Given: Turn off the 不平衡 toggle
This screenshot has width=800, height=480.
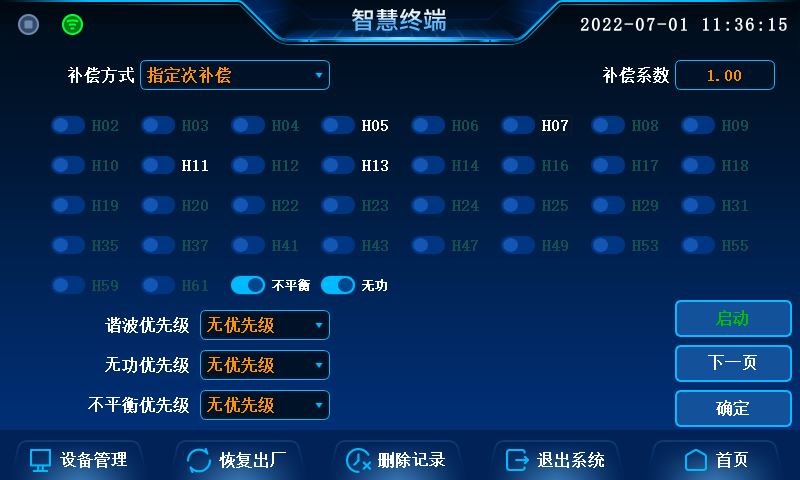Looking at the screenshot, I should (248, 285).
